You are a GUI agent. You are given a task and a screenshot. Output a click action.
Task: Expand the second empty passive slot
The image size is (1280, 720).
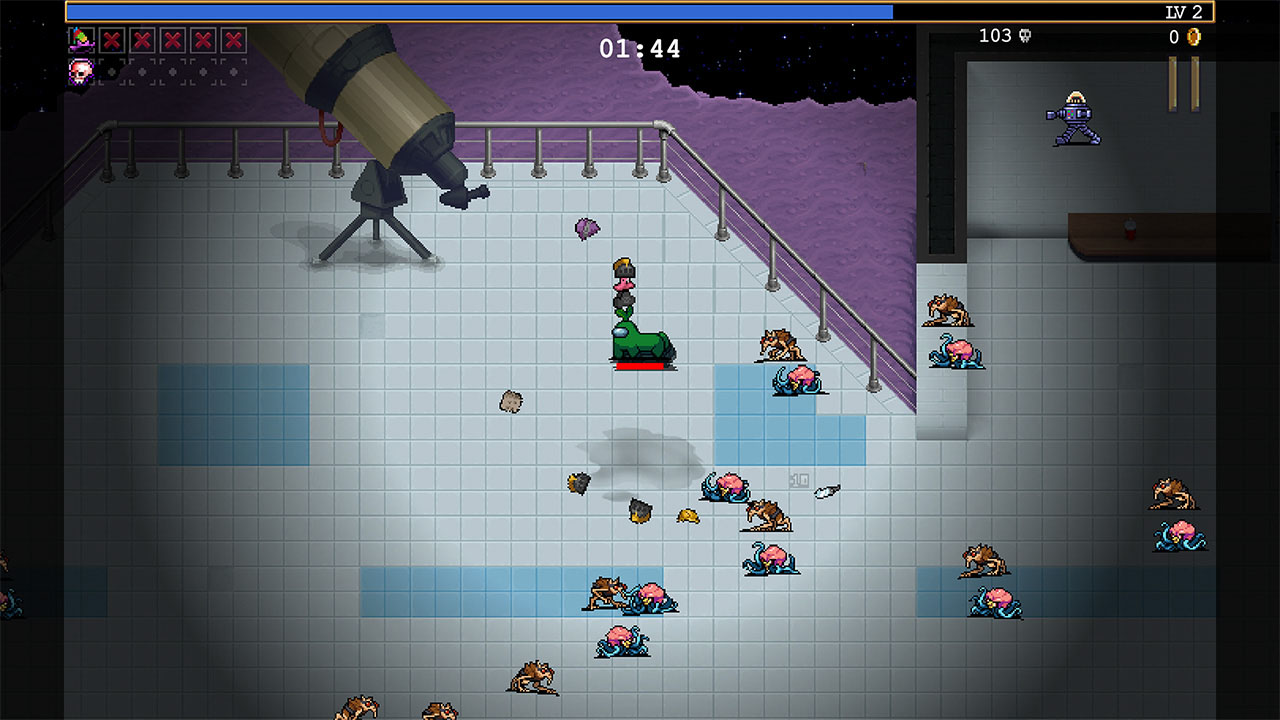(142, 72)
